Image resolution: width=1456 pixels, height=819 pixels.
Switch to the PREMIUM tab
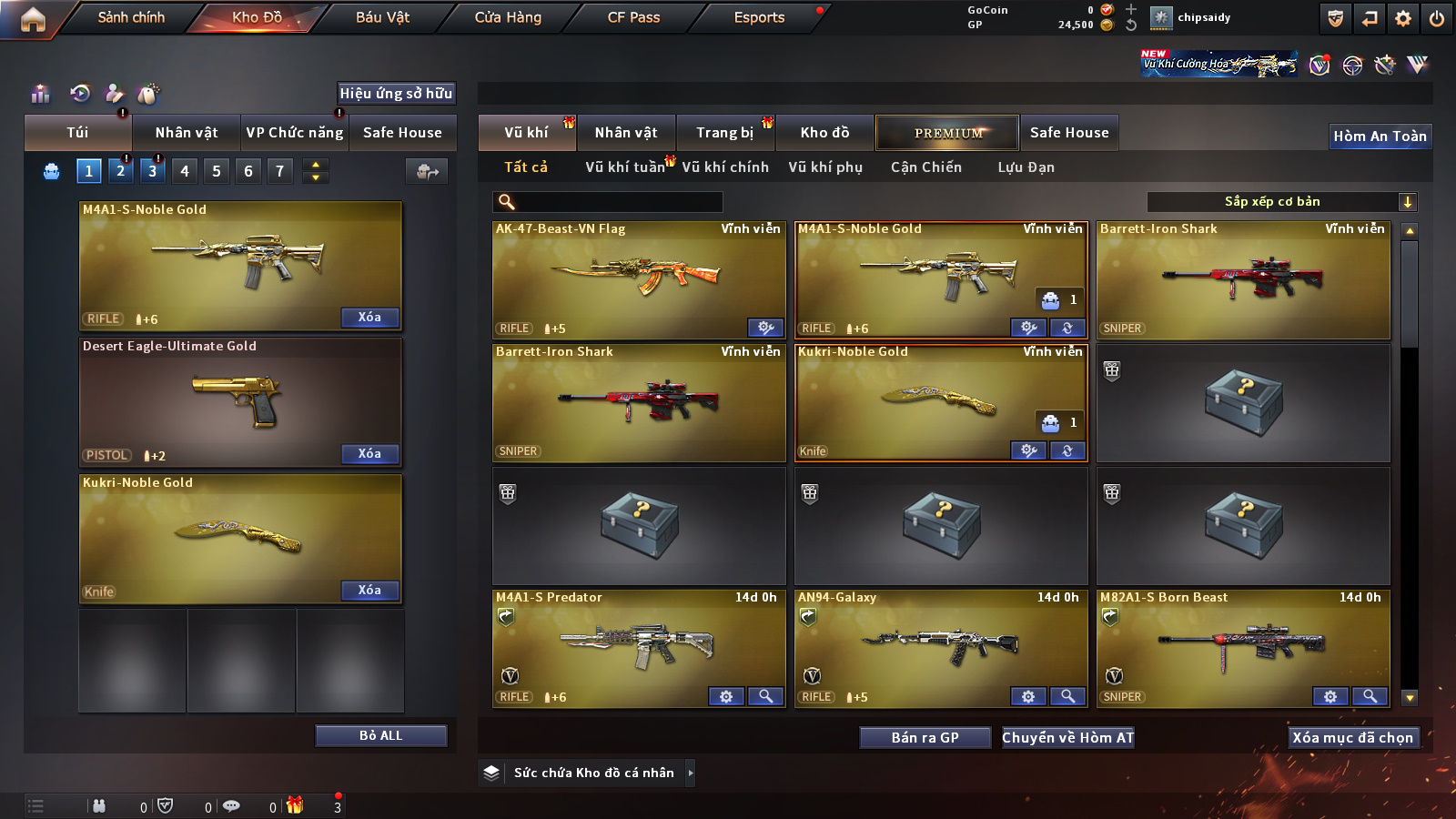coord(947,133)
